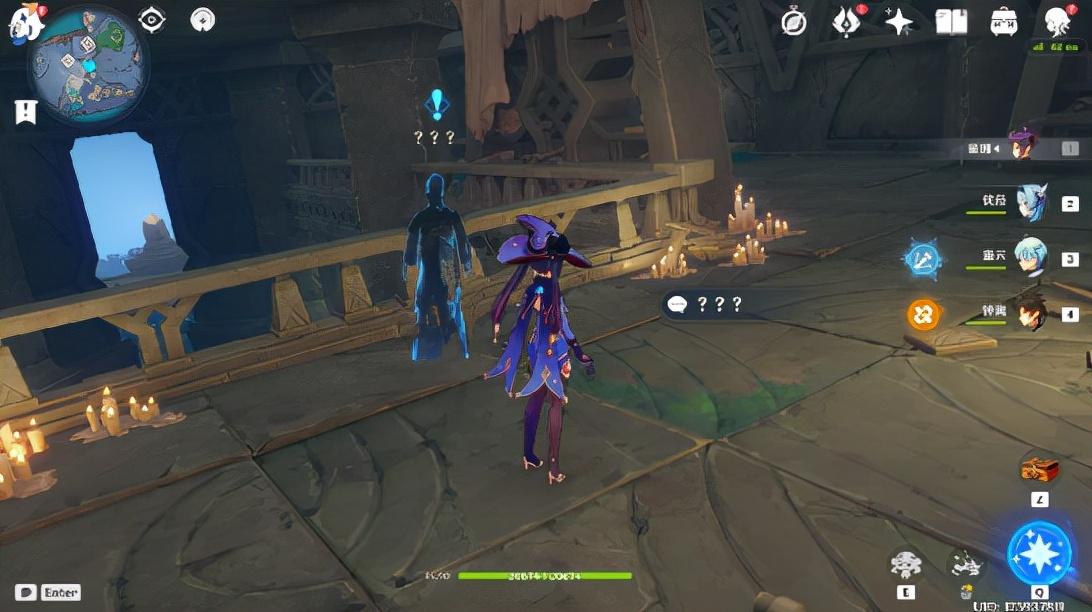1092x612 pixels.
Task: Switch to the blue-haired party member in slot 2
Action: click(1030, 202)
